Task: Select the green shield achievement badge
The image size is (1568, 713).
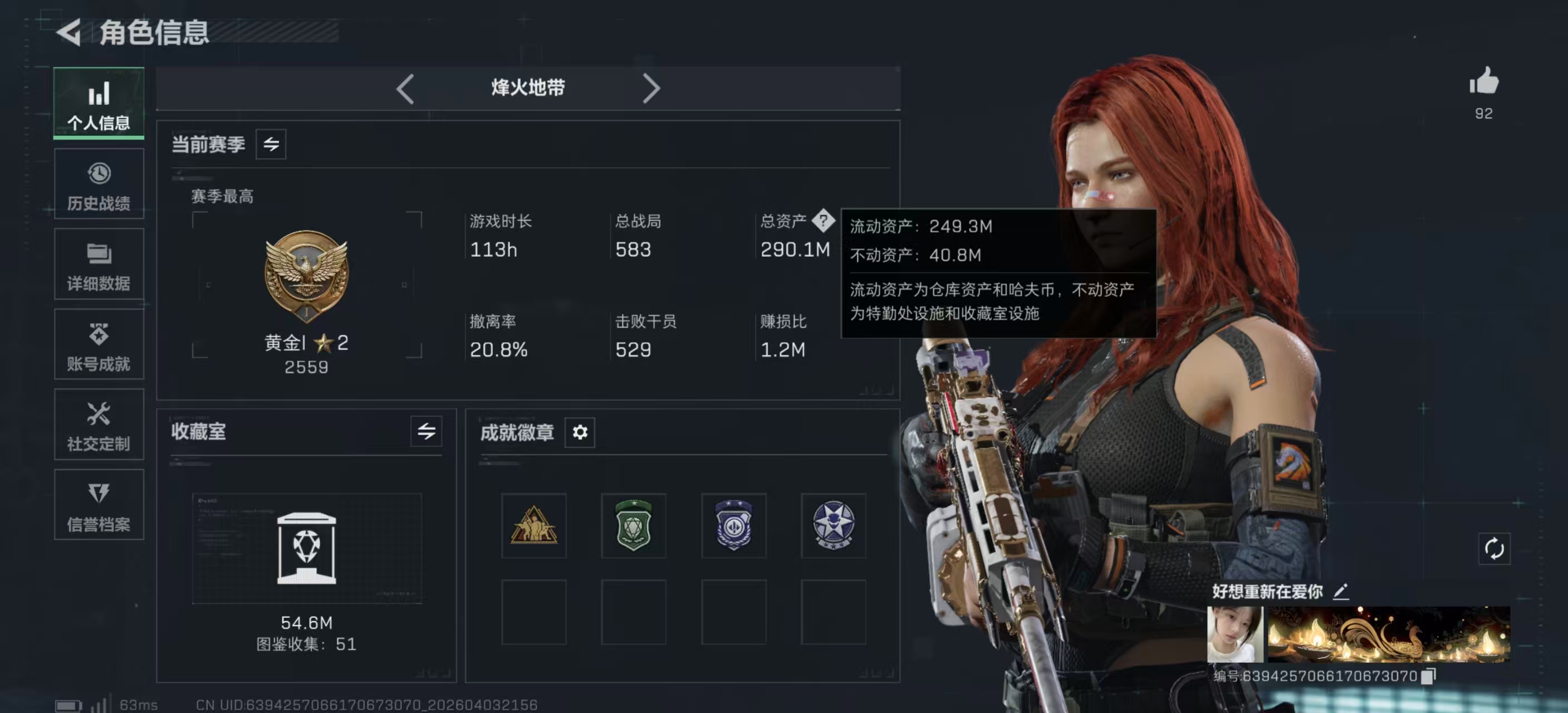Action: pos(633,525)
